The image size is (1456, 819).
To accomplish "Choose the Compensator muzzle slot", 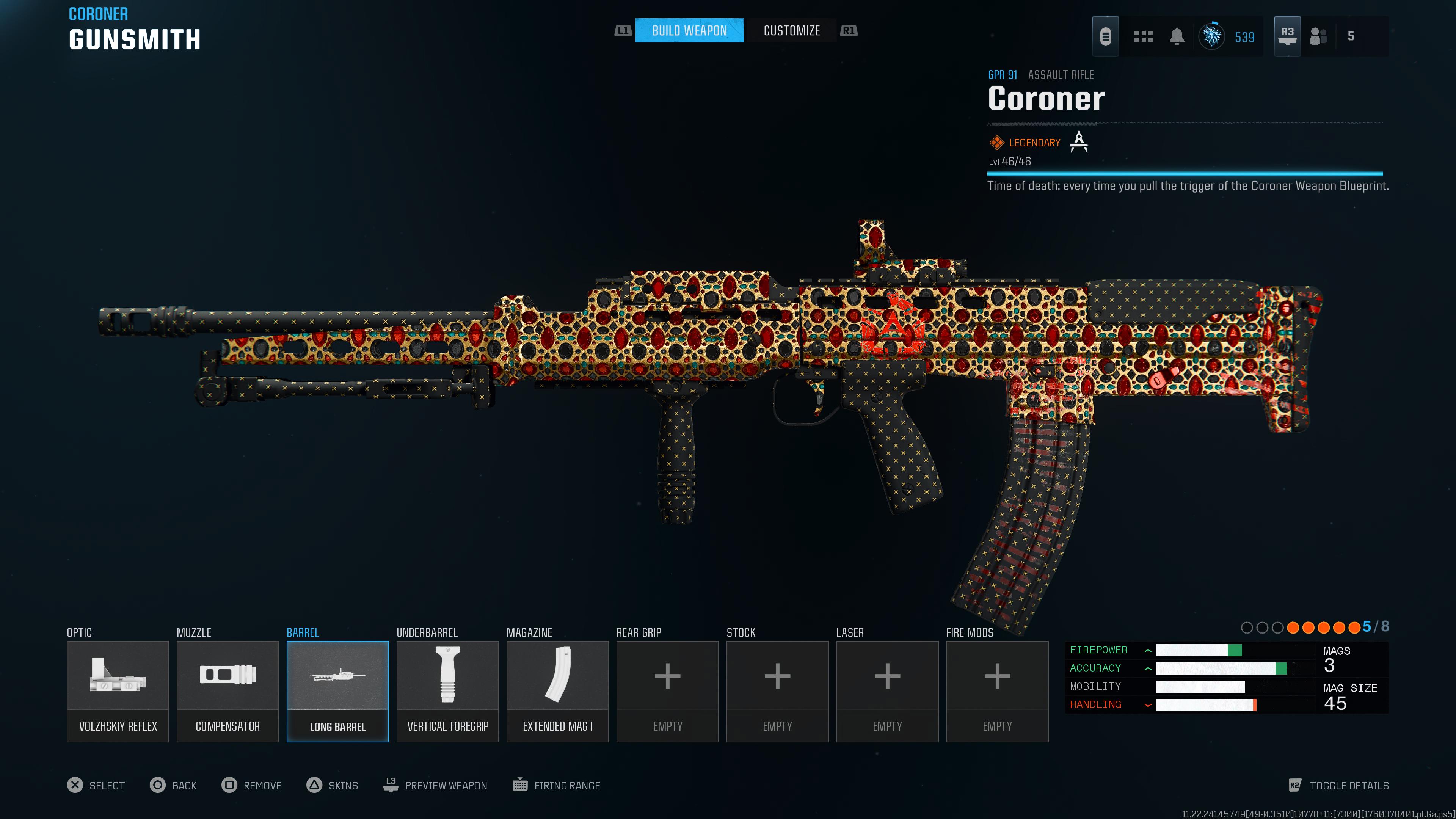I will coord(228,691).
